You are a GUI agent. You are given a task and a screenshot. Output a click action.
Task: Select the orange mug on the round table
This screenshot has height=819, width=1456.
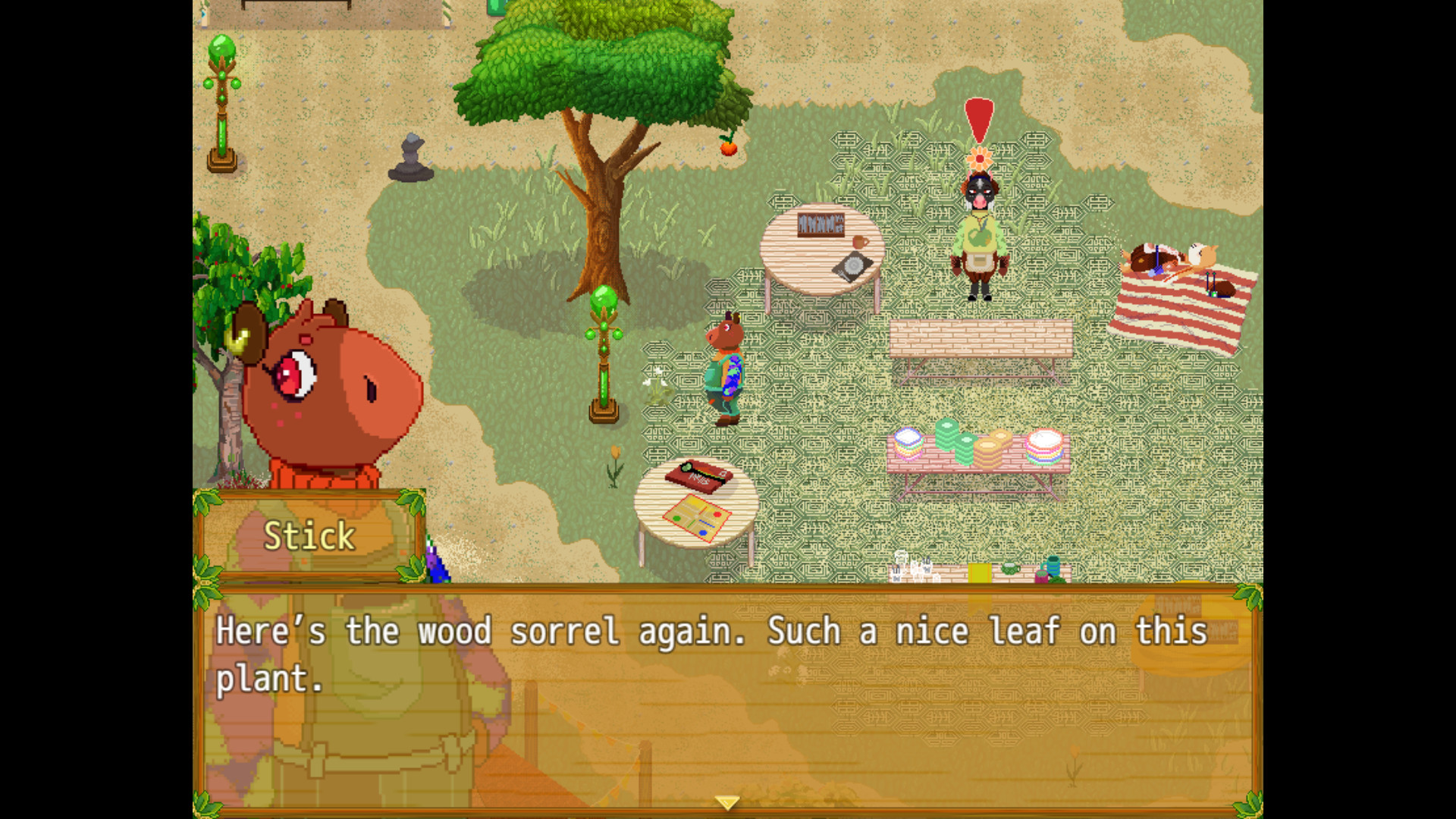pos(861,242)
